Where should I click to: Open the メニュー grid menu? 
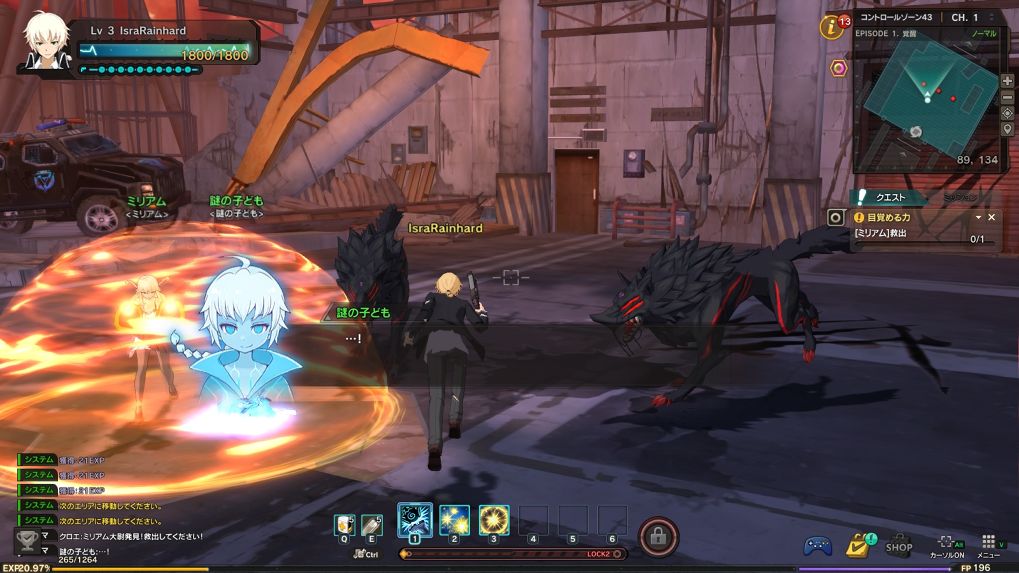[988, 546]
